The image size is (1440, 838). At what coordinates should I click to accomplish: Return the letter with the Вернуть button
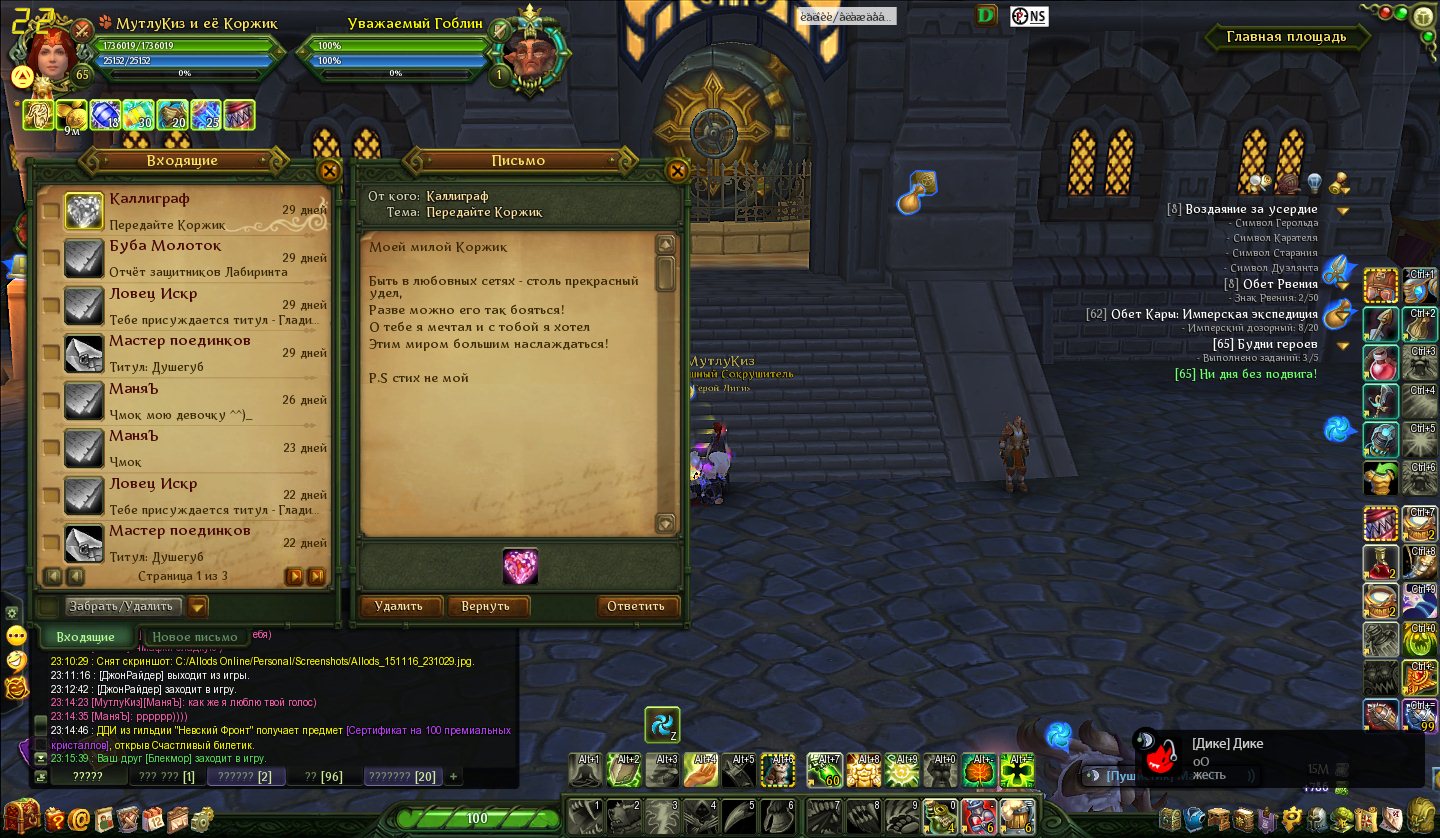pyautogui.click(x=487, y=606)
